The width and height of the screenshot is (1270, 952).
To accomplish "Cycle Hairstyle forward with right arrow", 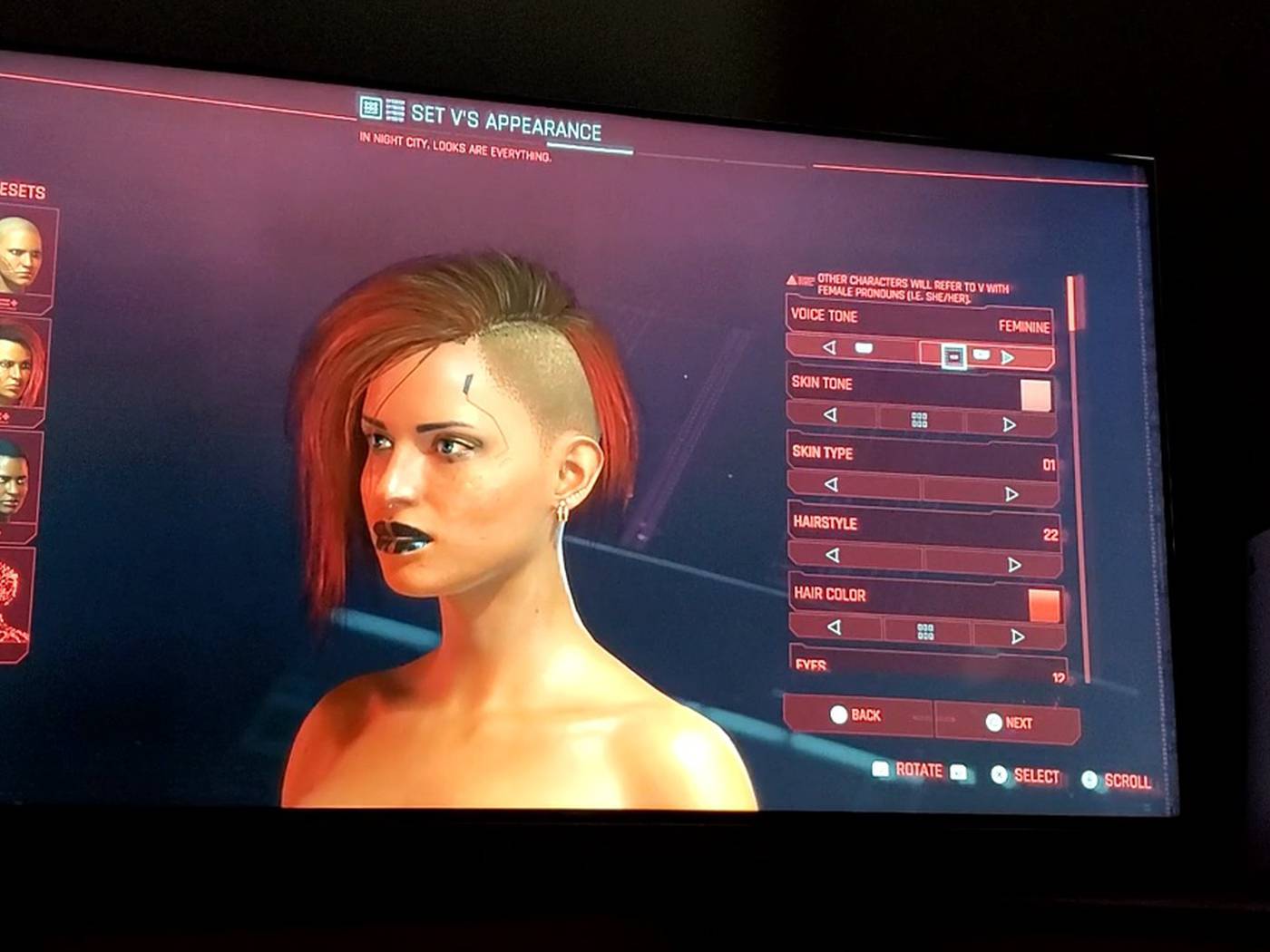I will 1014,565.
